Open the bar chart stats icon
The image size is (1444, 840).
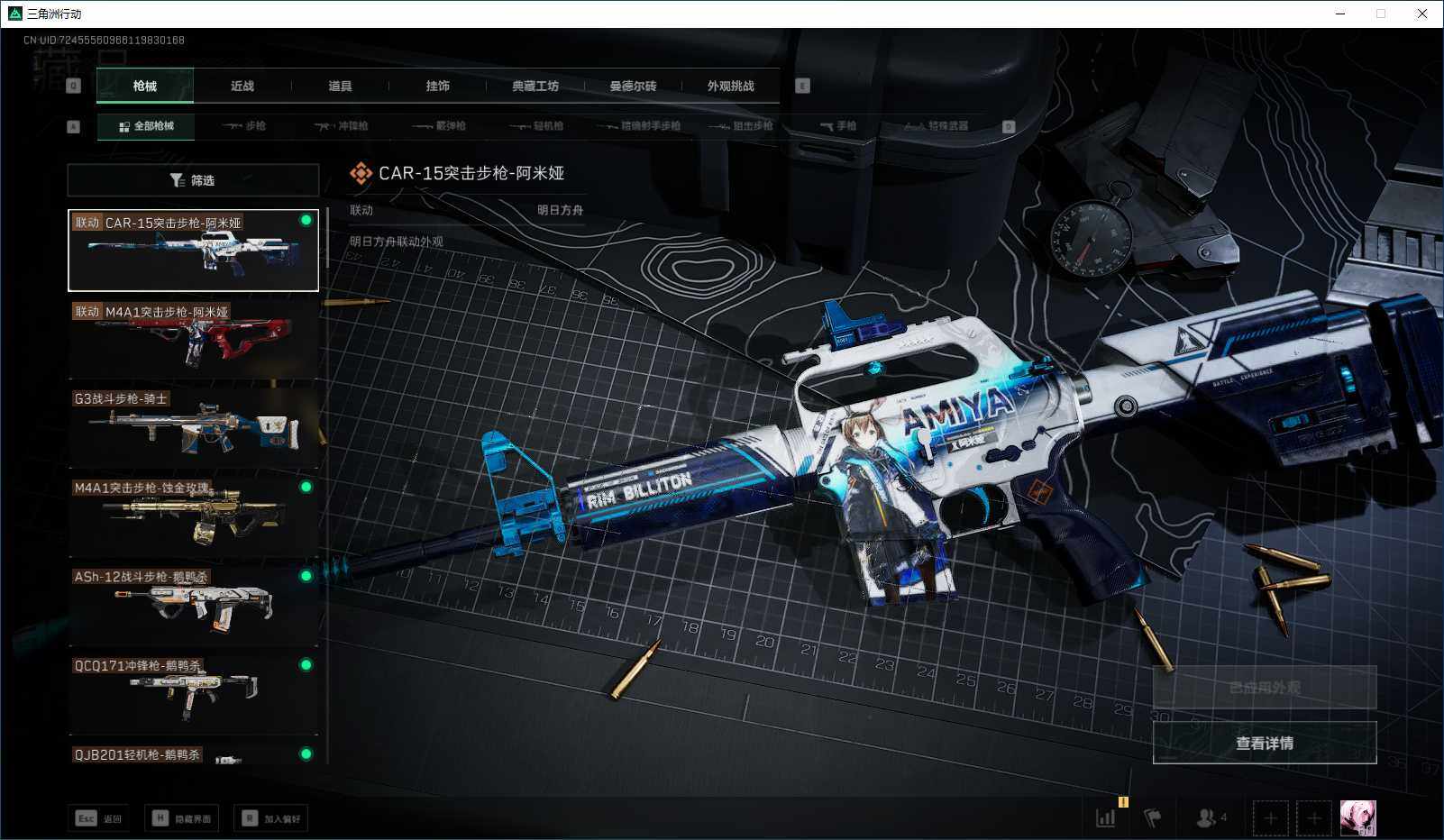point(1106,817)
